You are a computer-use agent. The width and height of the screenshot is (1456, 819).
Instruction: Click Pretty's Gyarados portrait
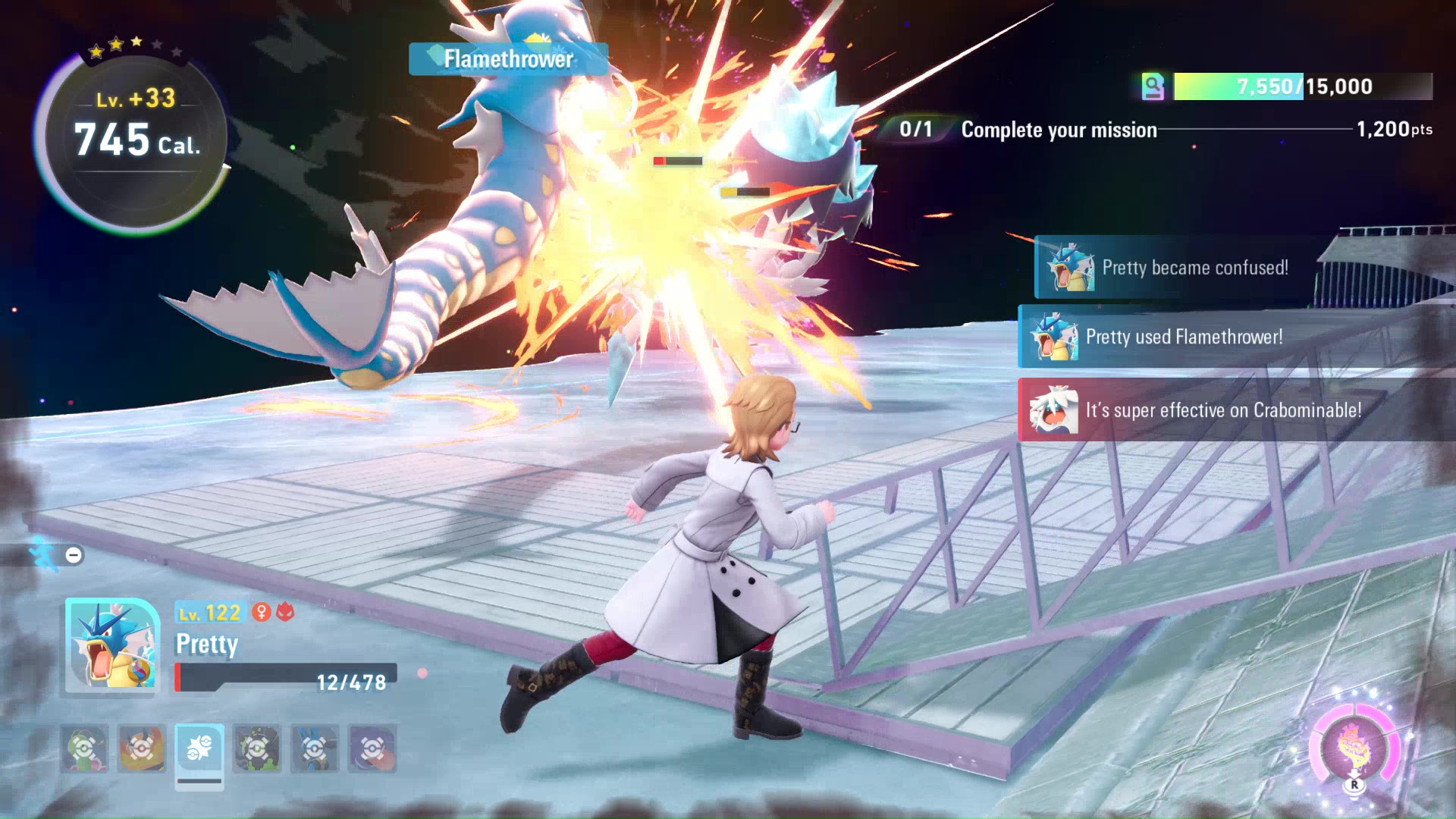[x=112, y=646]
